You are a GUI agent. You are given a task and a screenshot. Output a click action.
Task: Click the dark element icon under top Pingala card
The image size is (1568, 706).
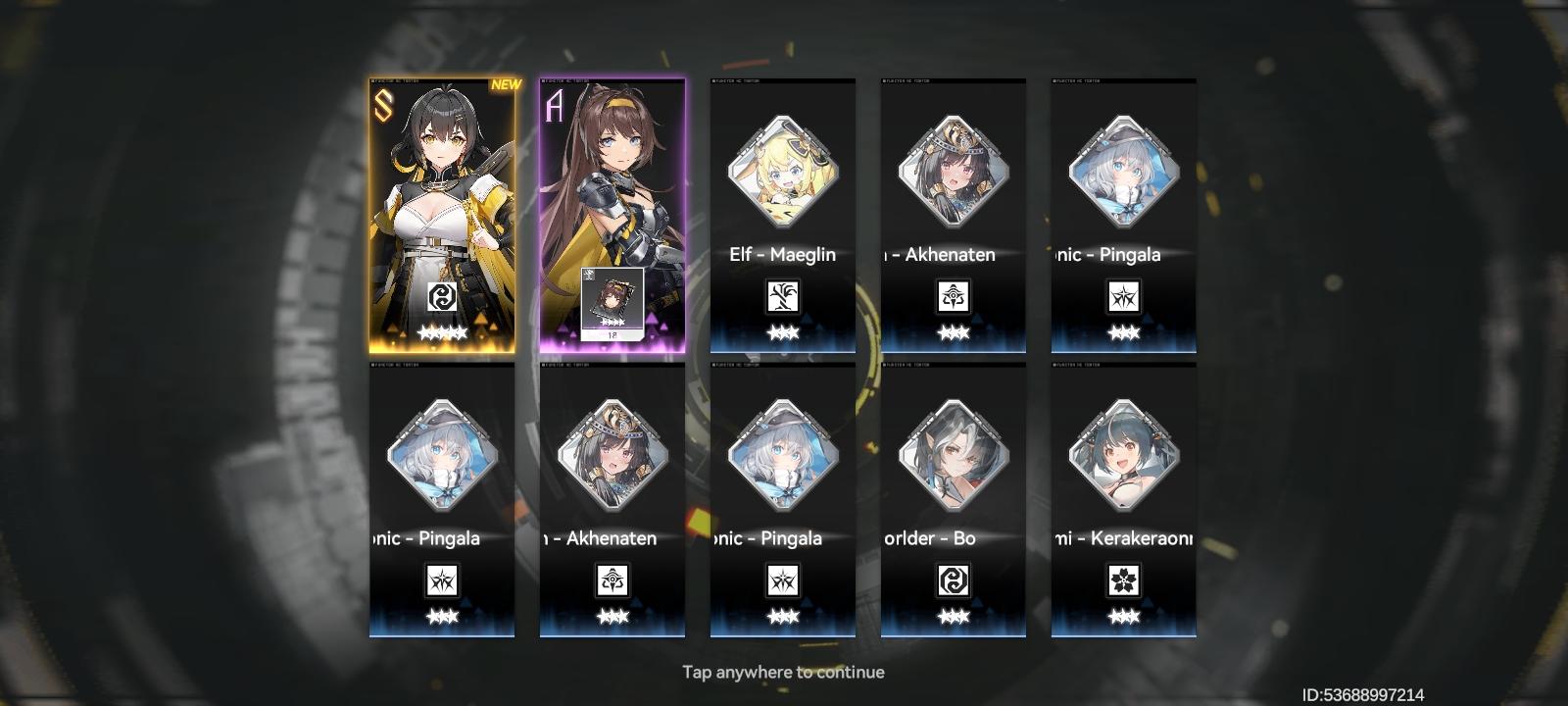(1124, 296)
